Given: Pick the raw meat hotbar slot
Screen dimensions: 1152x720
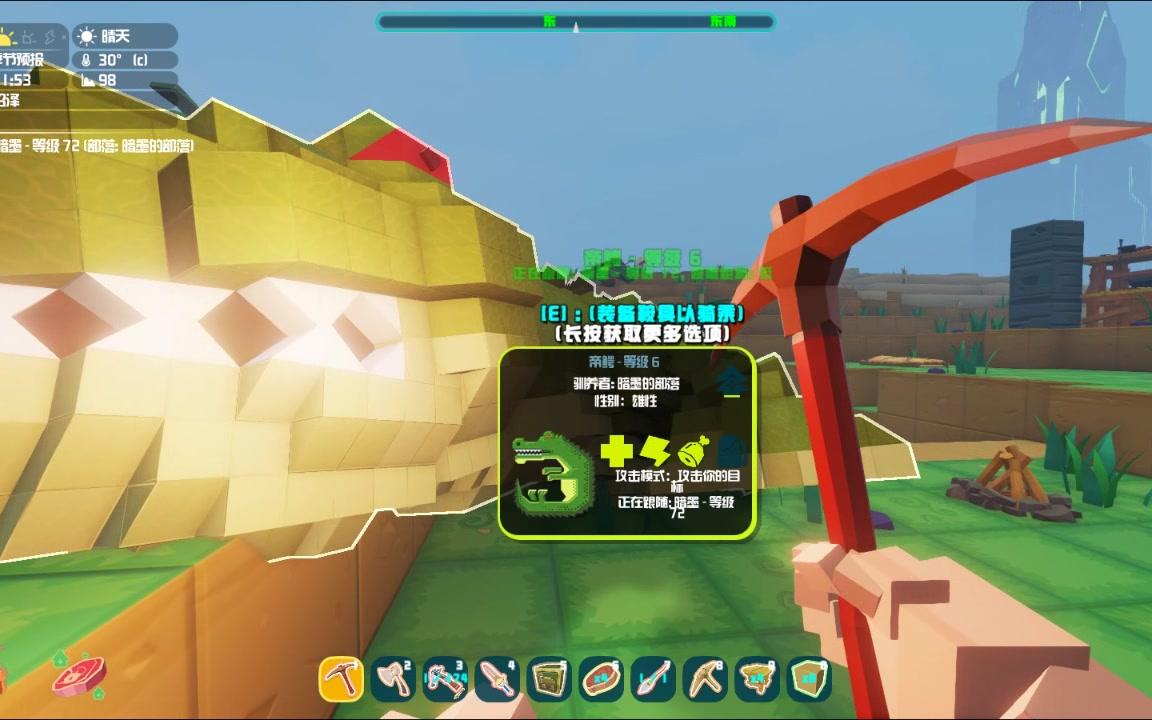Looking at the screenshot, I should click(x=601, y=678).
